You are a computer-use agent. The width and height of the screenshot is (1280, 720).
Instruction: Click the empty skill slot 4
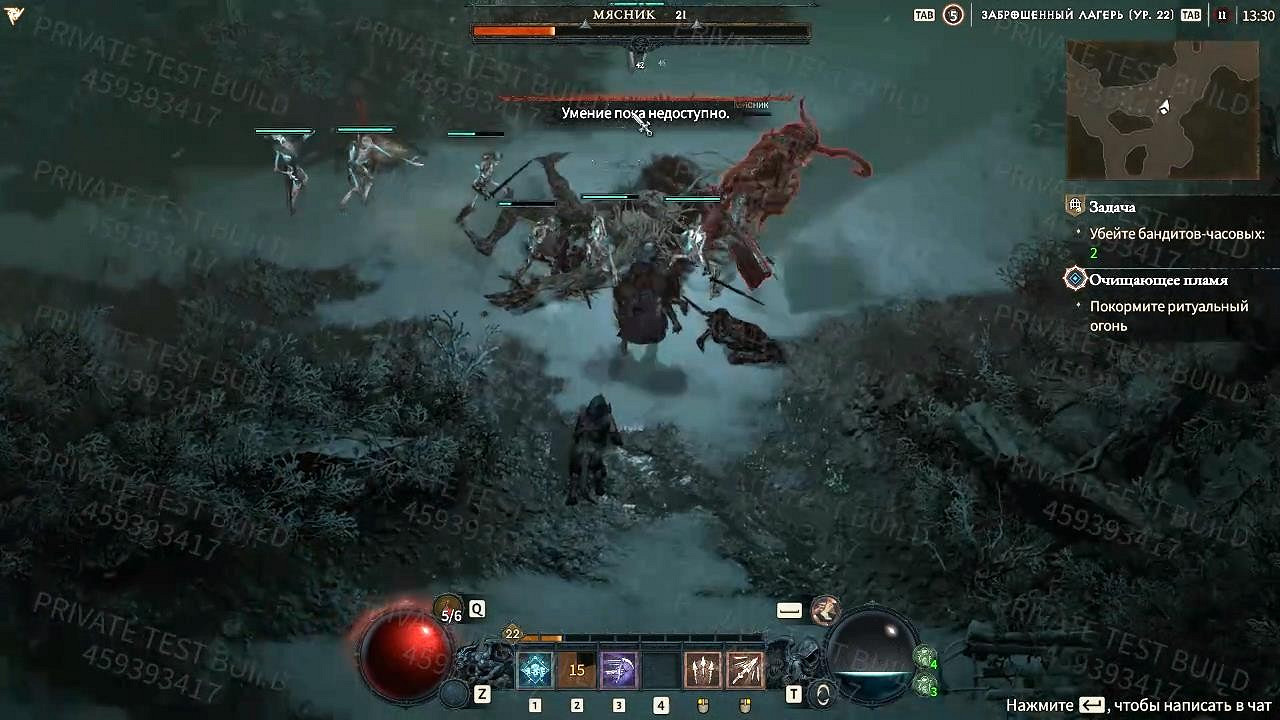(661, 668)
